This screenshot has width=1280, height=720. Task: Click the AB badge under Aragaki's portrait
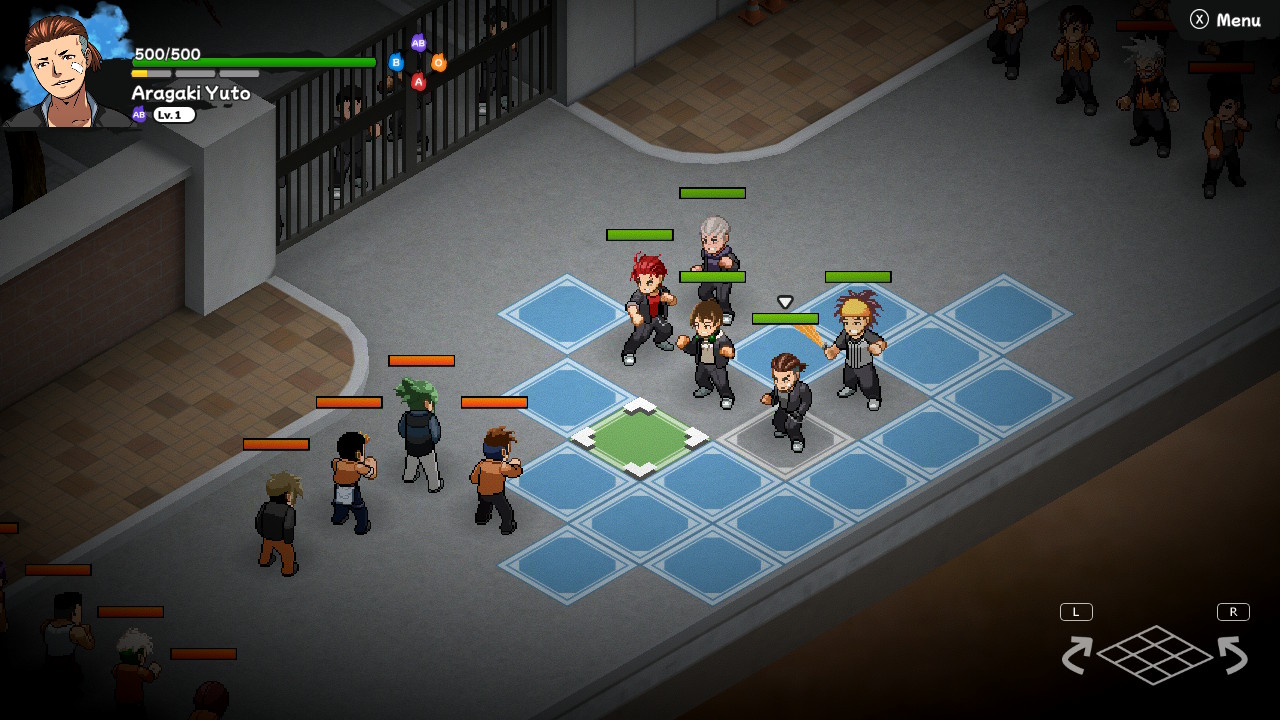pyautogui.click(x=138, y=114)
